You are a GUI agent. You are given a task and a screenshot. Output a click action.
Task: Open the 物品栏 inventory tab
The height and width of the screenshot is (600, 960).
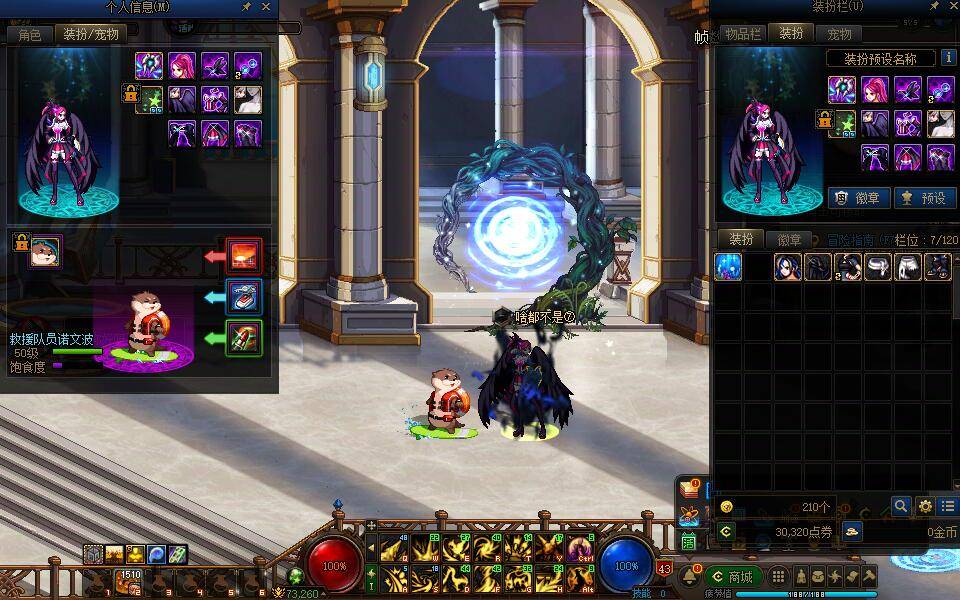pos(743,34)
